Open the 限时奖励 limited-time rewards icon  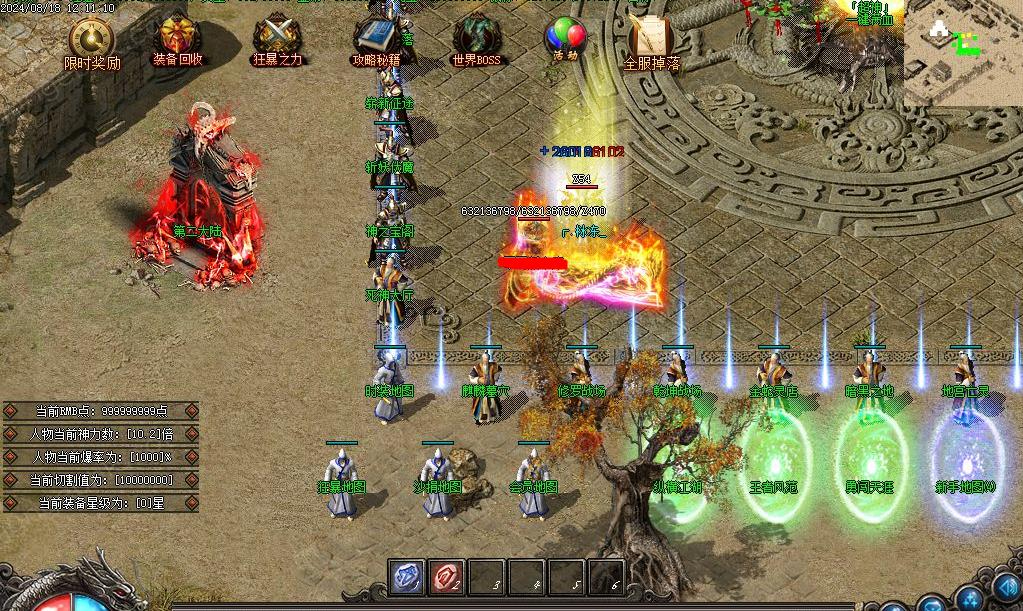pos(91,41)
